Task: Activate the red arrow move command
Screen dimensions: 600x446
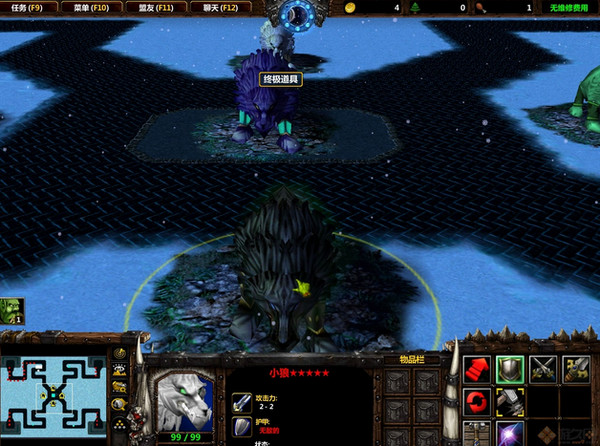Action: [x=477, y=368]
